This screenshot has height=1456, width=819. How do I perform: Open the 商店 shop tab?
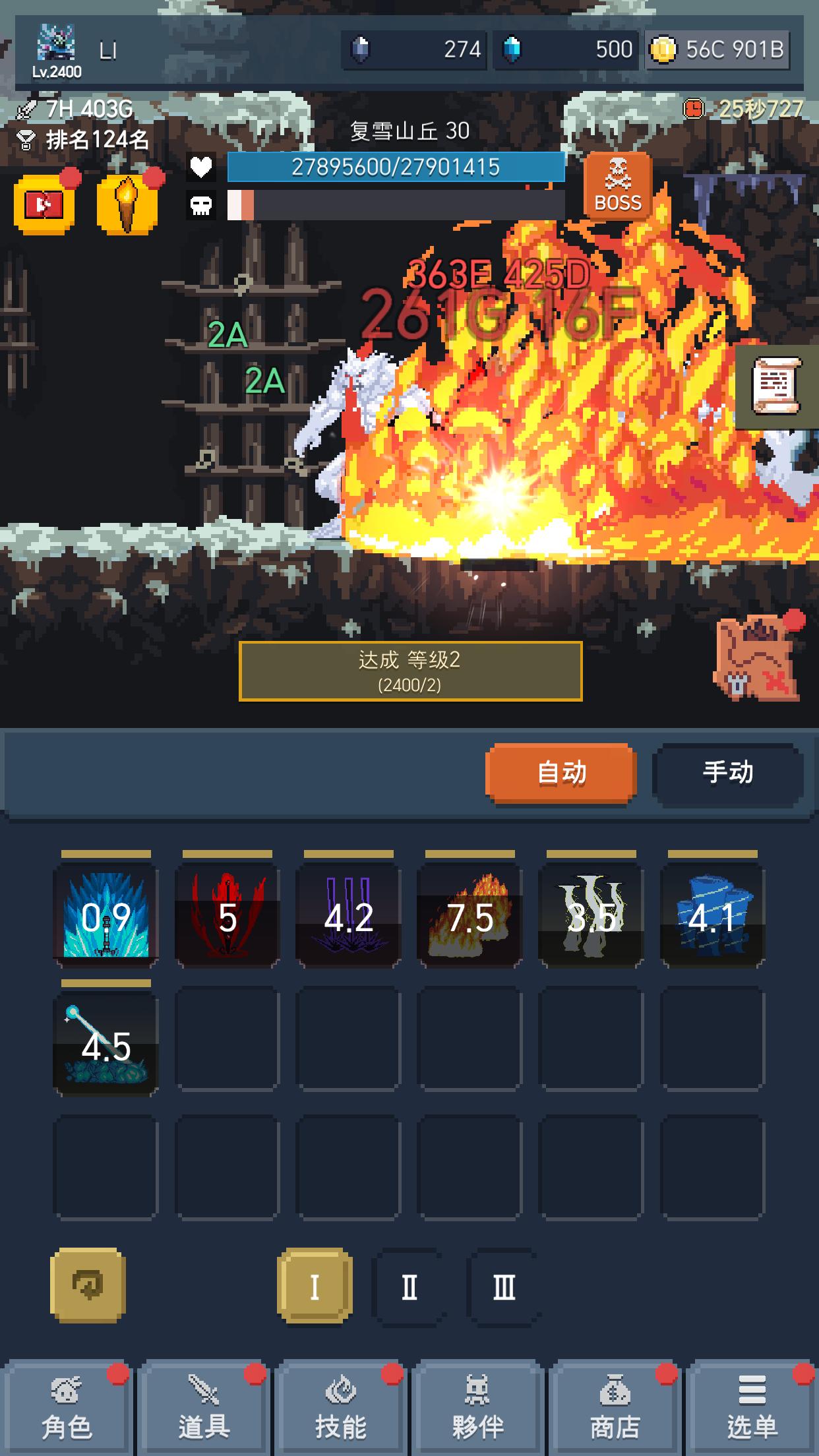[x=615, y=1409]
